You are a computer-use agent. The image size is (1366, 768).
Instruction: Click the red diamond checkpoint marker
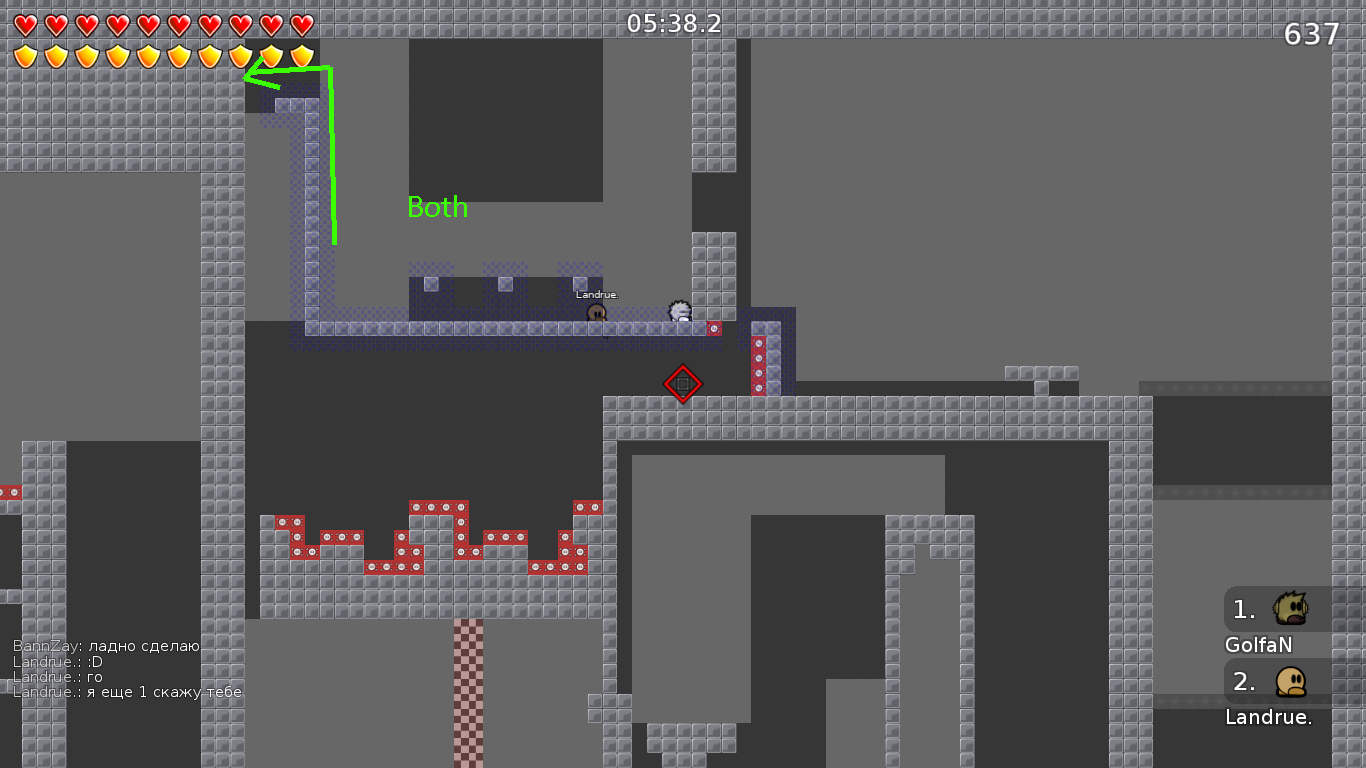[683, 385]
